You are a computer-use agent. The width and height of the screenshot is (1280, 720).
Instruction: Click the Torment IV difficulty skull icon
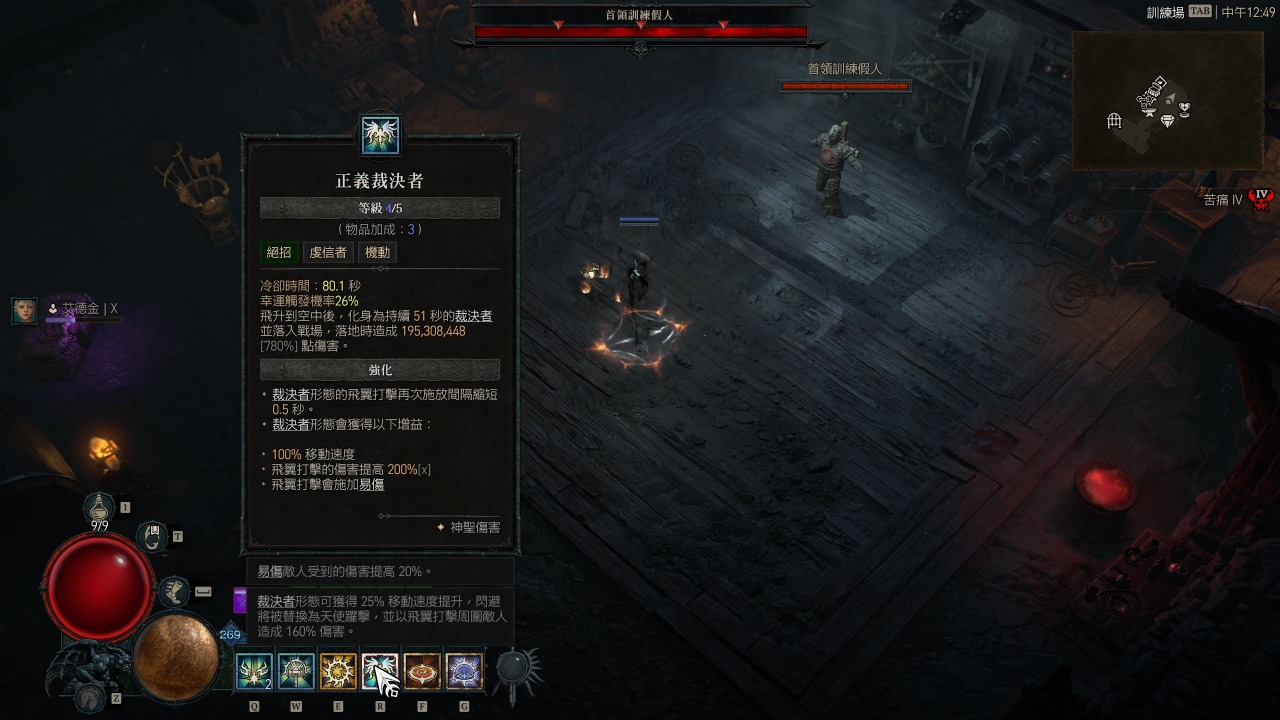(x=1262, y=198)
